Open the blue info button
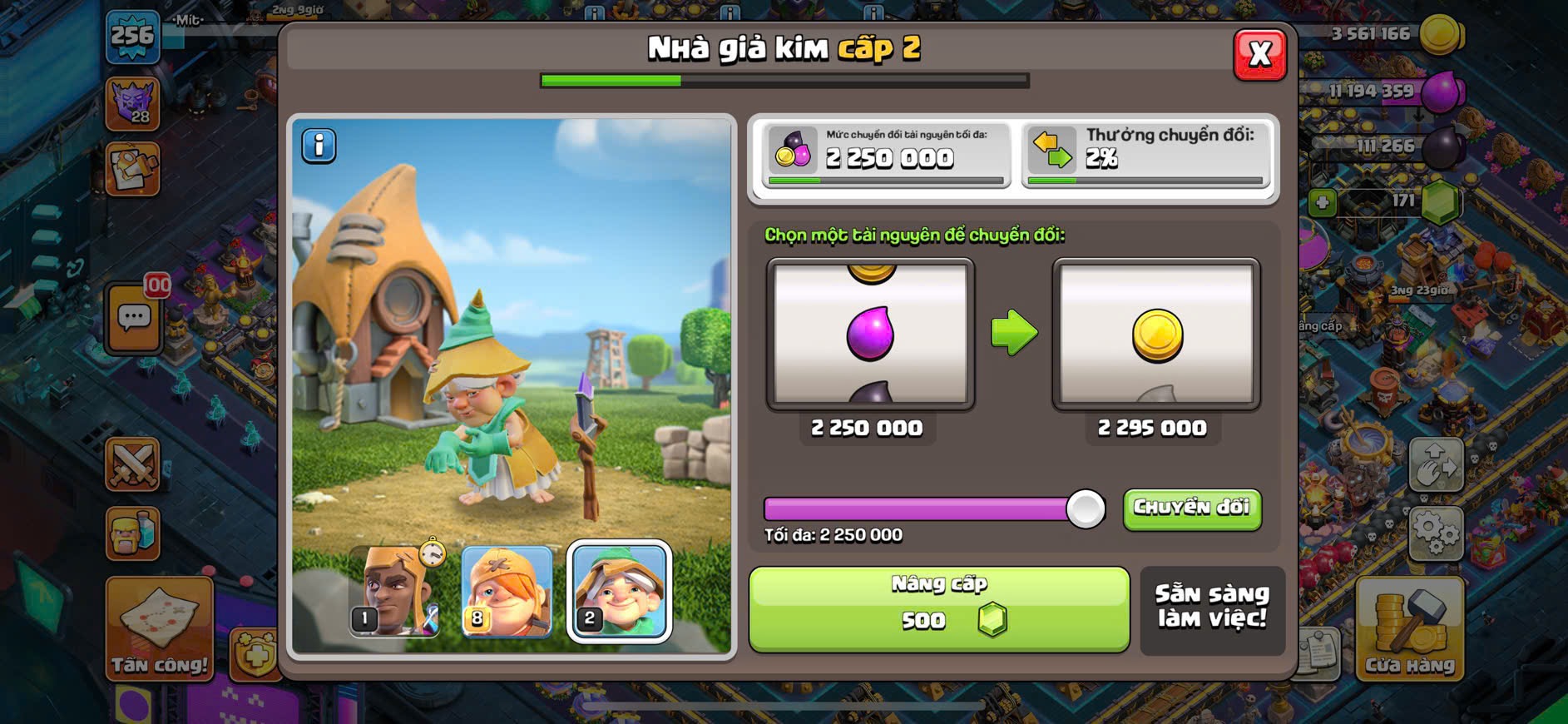Viewport: 1568px width, 724px height. click(319, 146)
